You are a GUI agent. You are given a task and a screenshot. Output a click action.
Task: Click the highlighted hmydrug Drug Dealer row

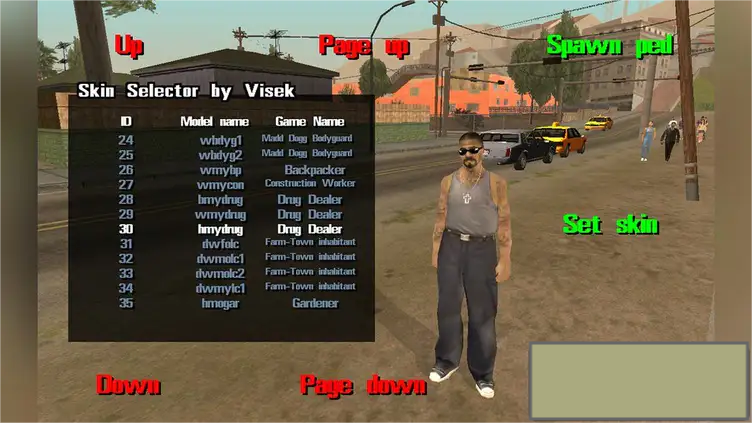(x=221, y=229)
